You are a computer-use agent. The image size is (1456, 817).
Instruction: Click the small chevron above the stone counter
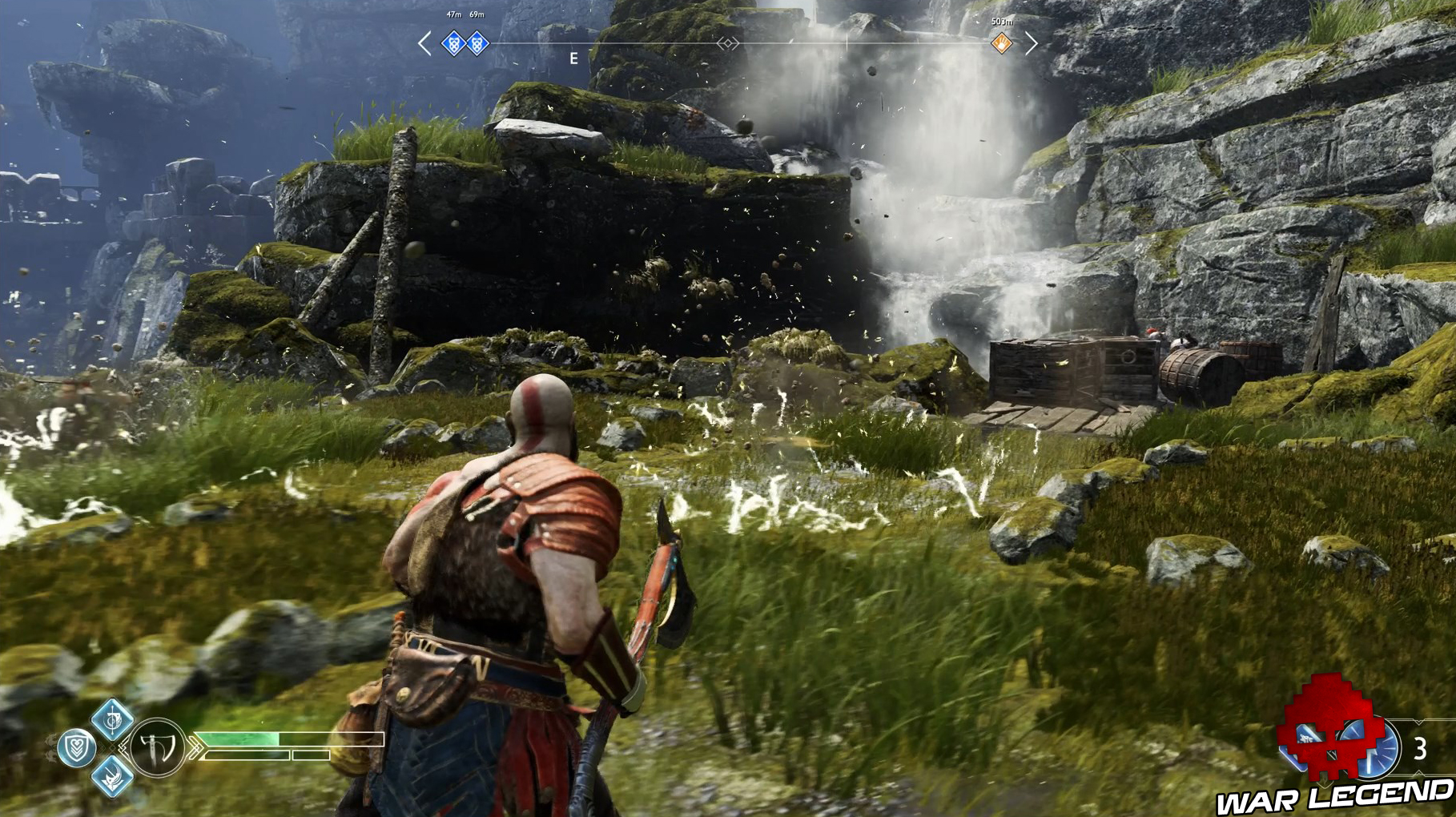(x=1418, y=721)
